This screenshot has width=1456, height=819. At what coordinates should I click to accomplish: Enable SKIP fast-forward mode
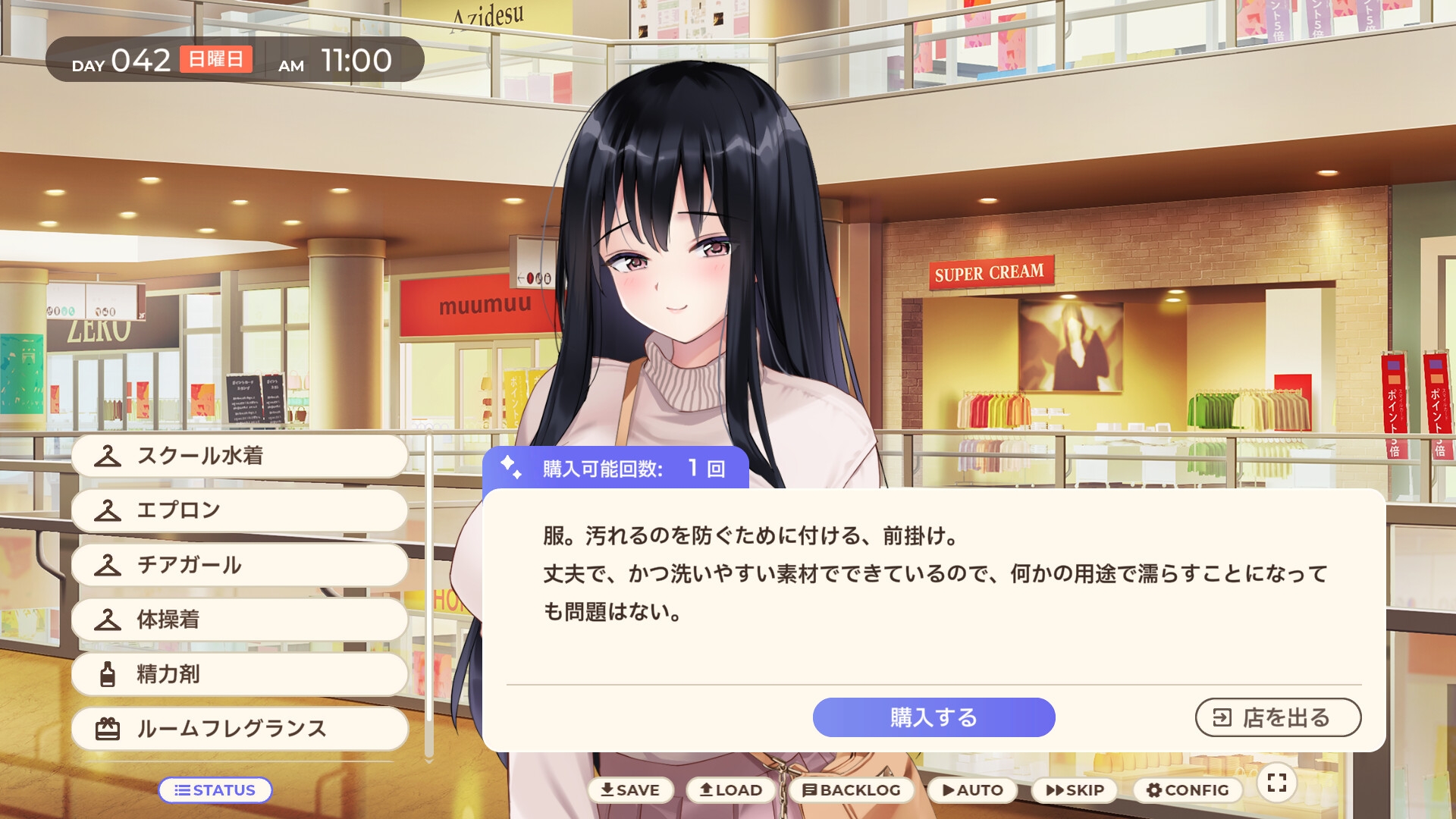point(1074,789)
